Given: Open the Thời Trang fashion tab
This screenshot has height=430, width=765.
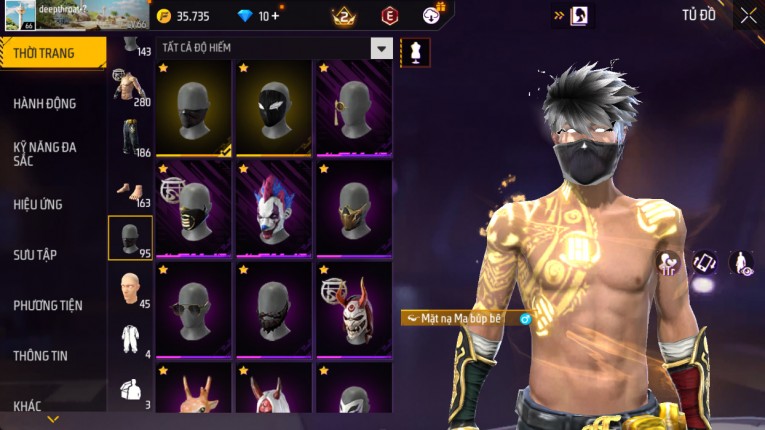Looking at the screenshot, I should (50, 53).
